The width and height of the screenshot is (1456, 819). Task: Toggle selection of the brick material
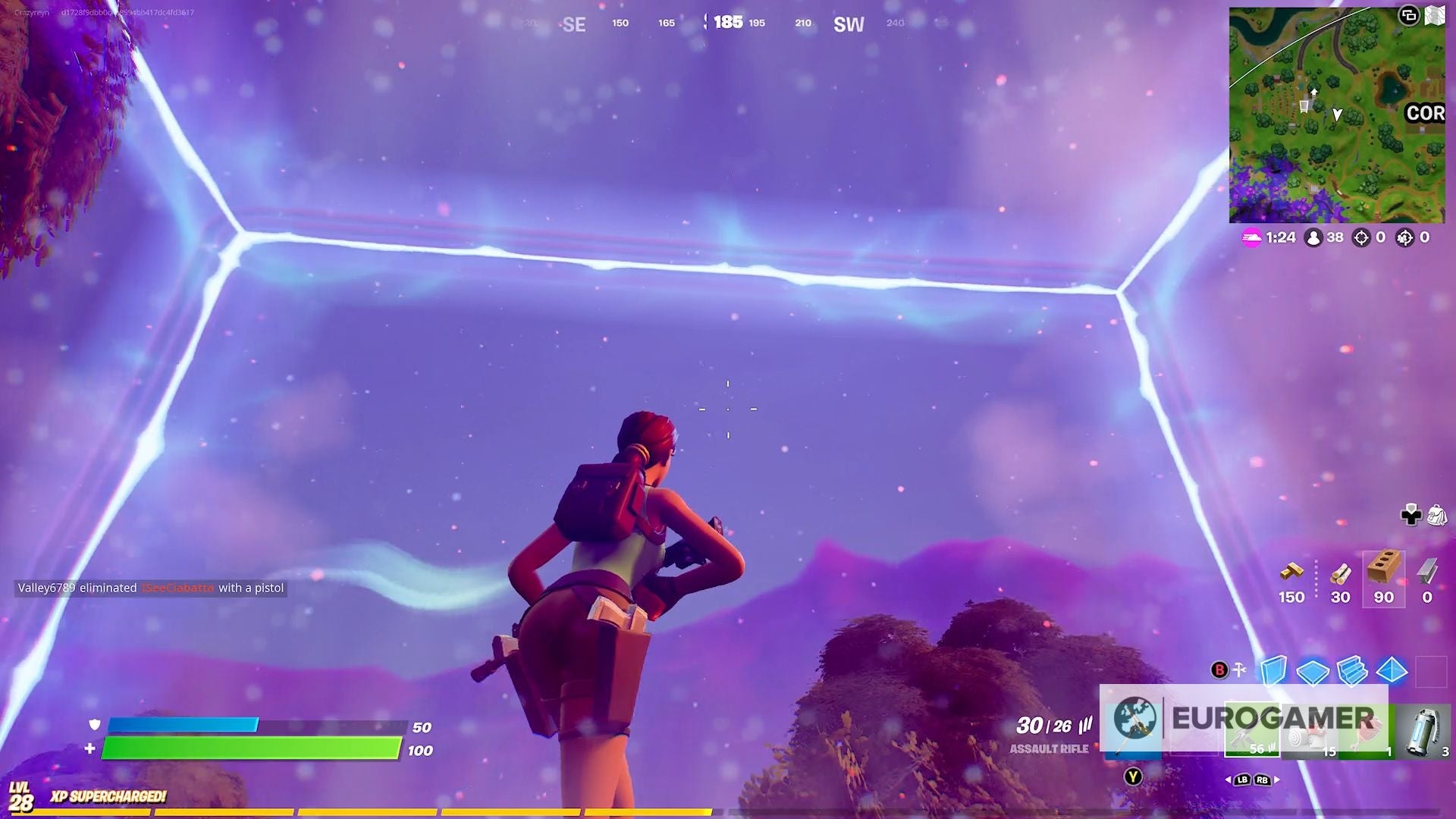tap(1382, 580)
